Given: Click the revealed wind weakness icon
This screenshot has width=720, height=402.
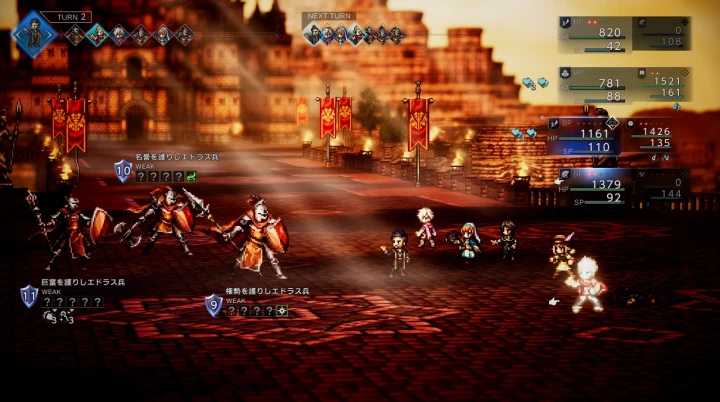Looking at the screenshot, I should tap(190, 176).
